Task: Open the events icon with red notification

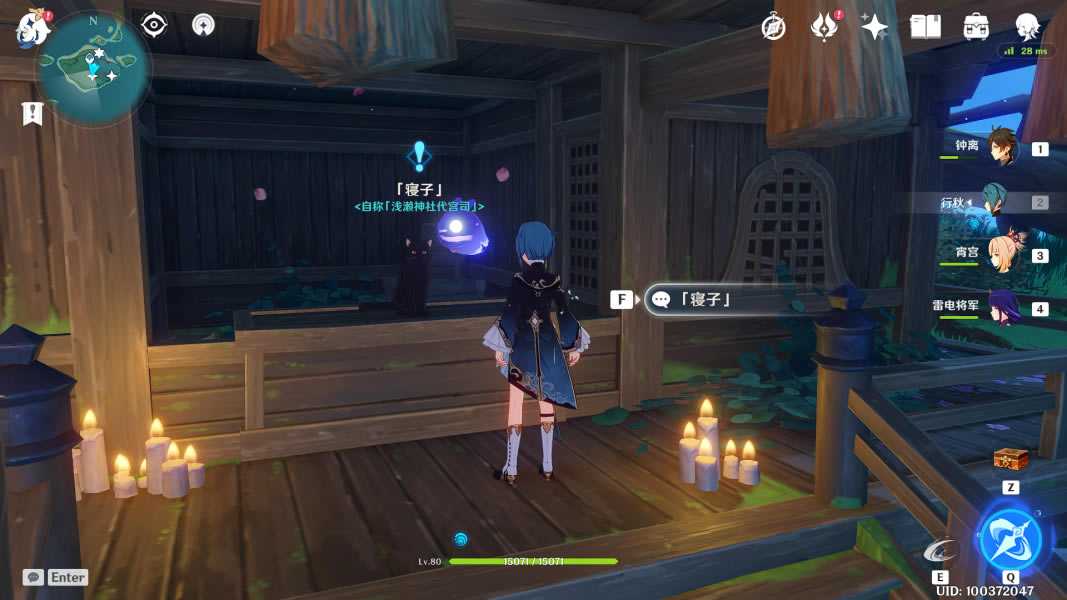Action: point(823,27)
